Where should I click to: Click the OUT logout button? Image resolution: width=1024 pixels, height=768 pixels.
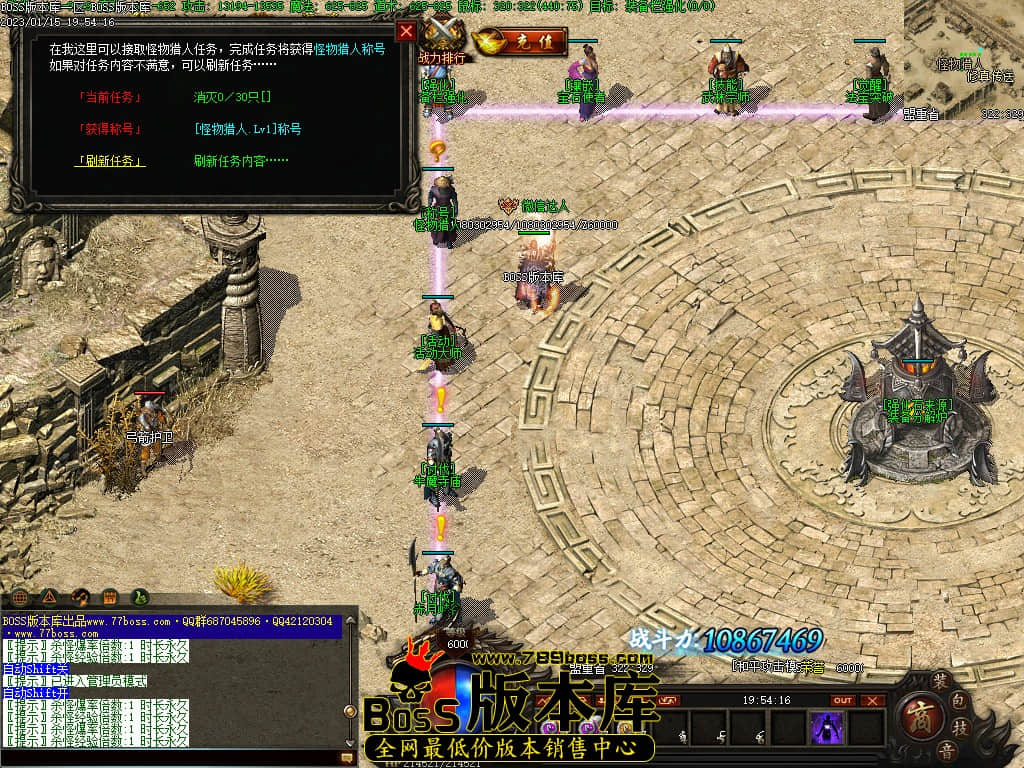[843, 700]
